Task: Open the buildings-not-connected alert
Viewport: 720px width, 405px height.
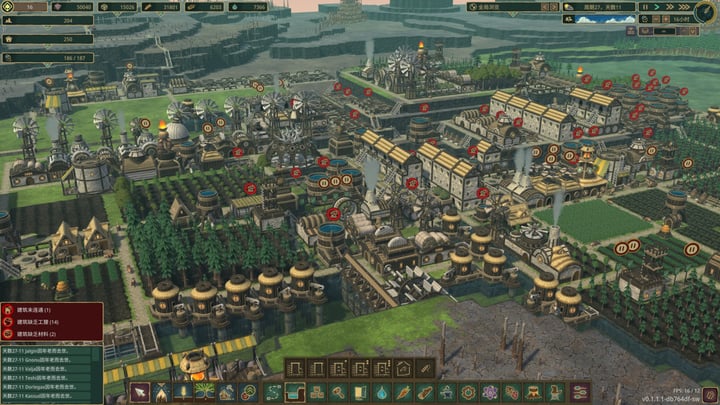Action: [x=50, y=311]
